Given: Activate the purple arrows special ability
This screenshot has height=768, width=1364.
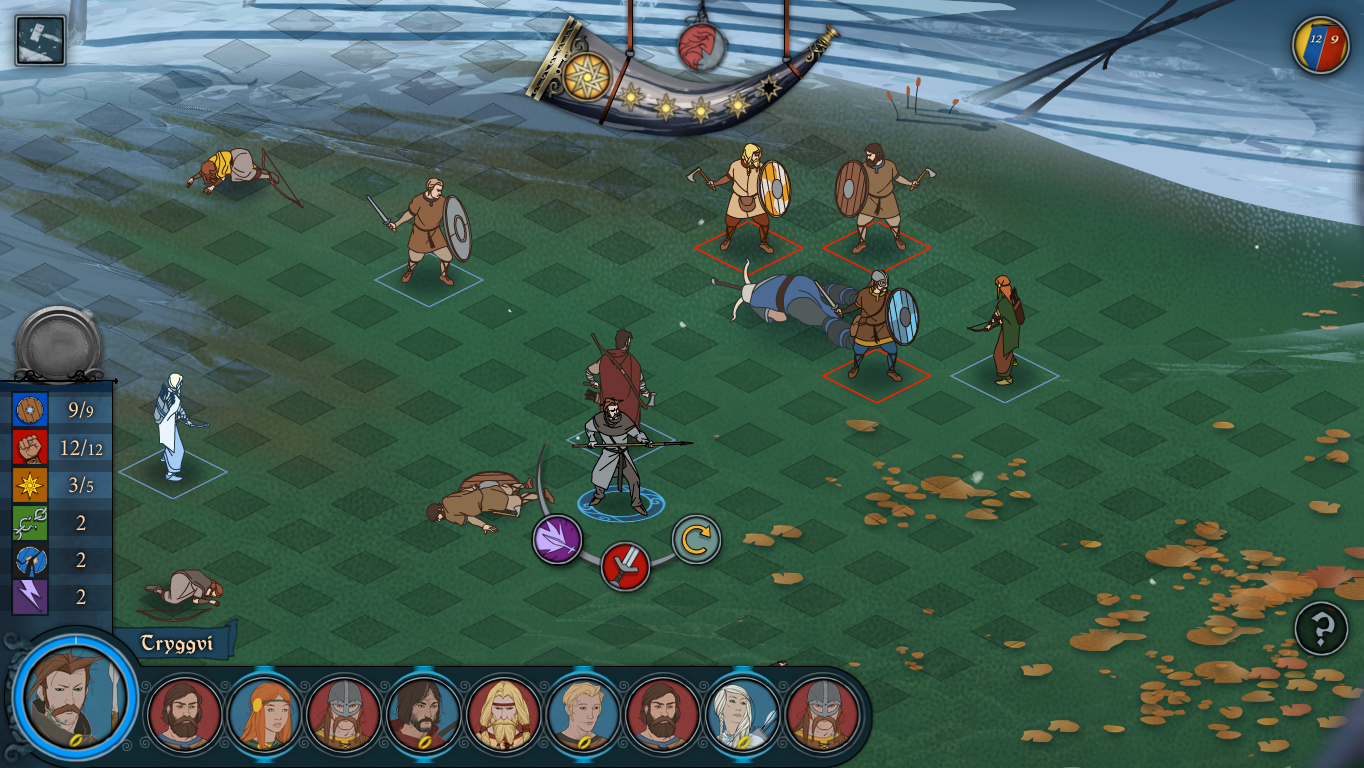Looking at the screenshot, I should [x=557, y=540].
